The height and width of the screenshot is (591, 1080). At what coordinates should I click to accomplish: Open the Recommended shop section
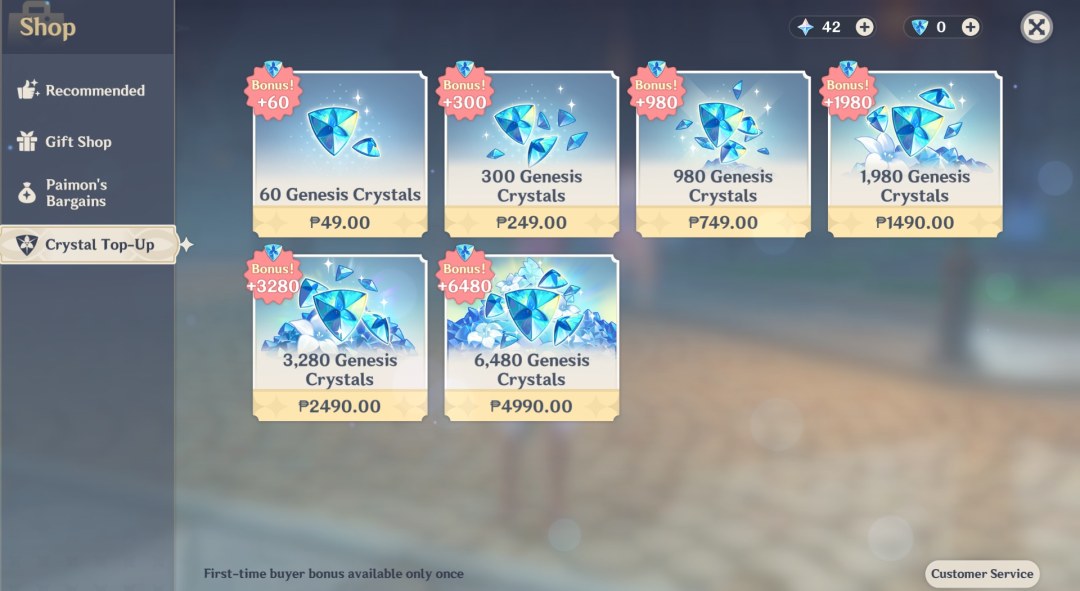85,91
